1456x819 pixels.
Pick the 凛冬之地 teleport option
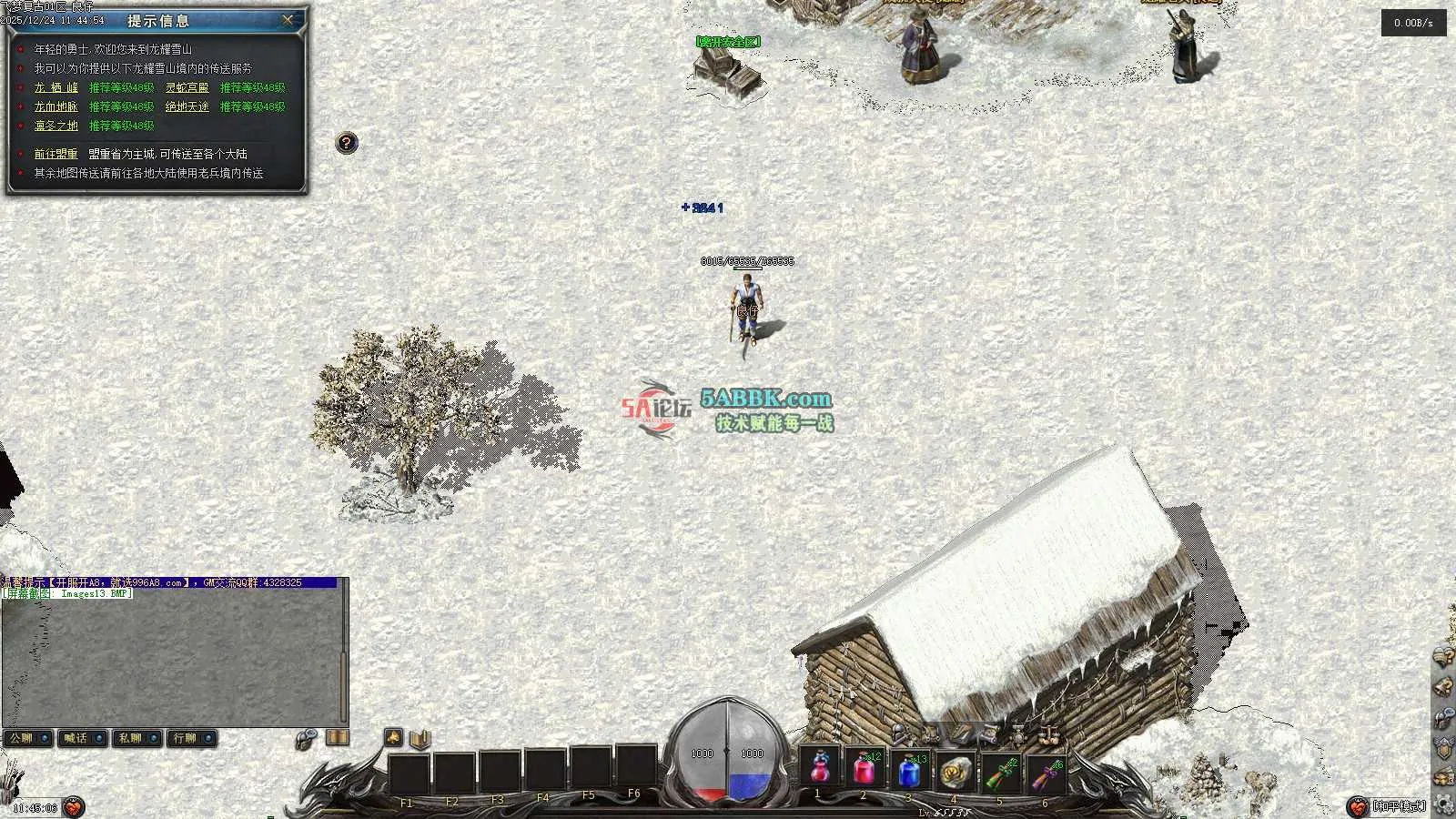(56, 126)
